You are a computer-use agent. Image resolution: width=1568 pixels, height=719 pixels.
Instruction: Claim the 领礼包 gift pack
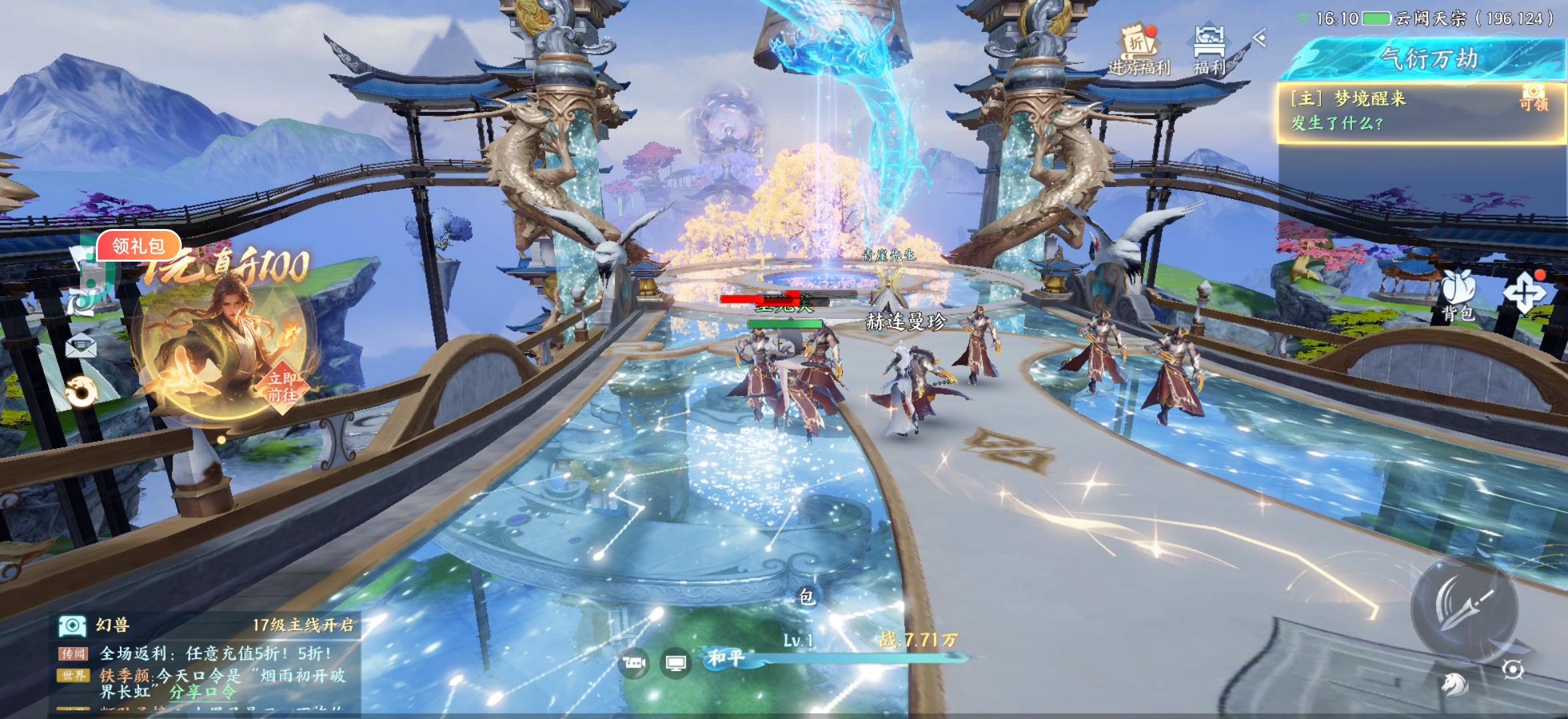point(138,246)
